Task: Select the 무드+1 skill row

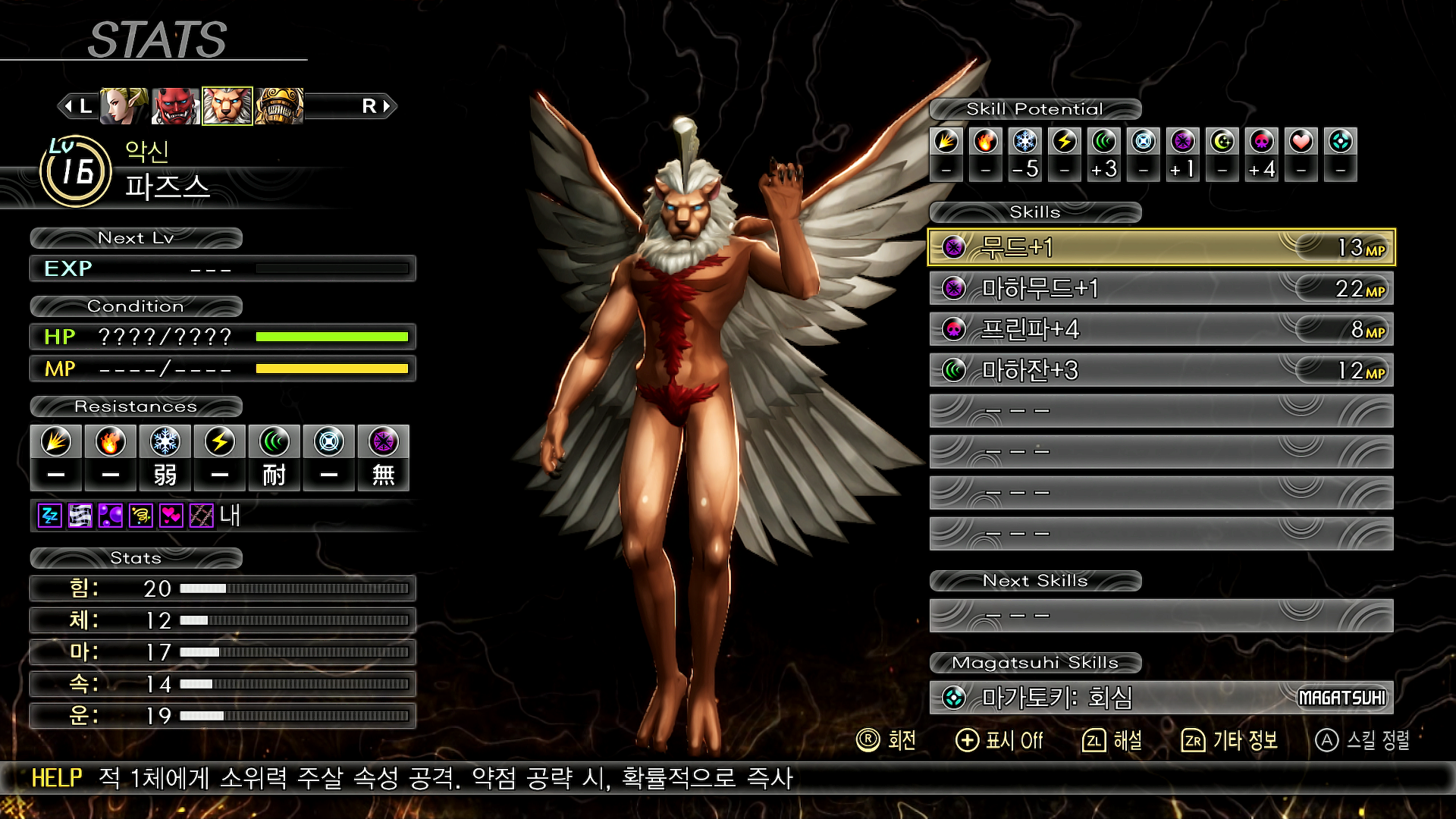Action: (x=1160, y=247)
